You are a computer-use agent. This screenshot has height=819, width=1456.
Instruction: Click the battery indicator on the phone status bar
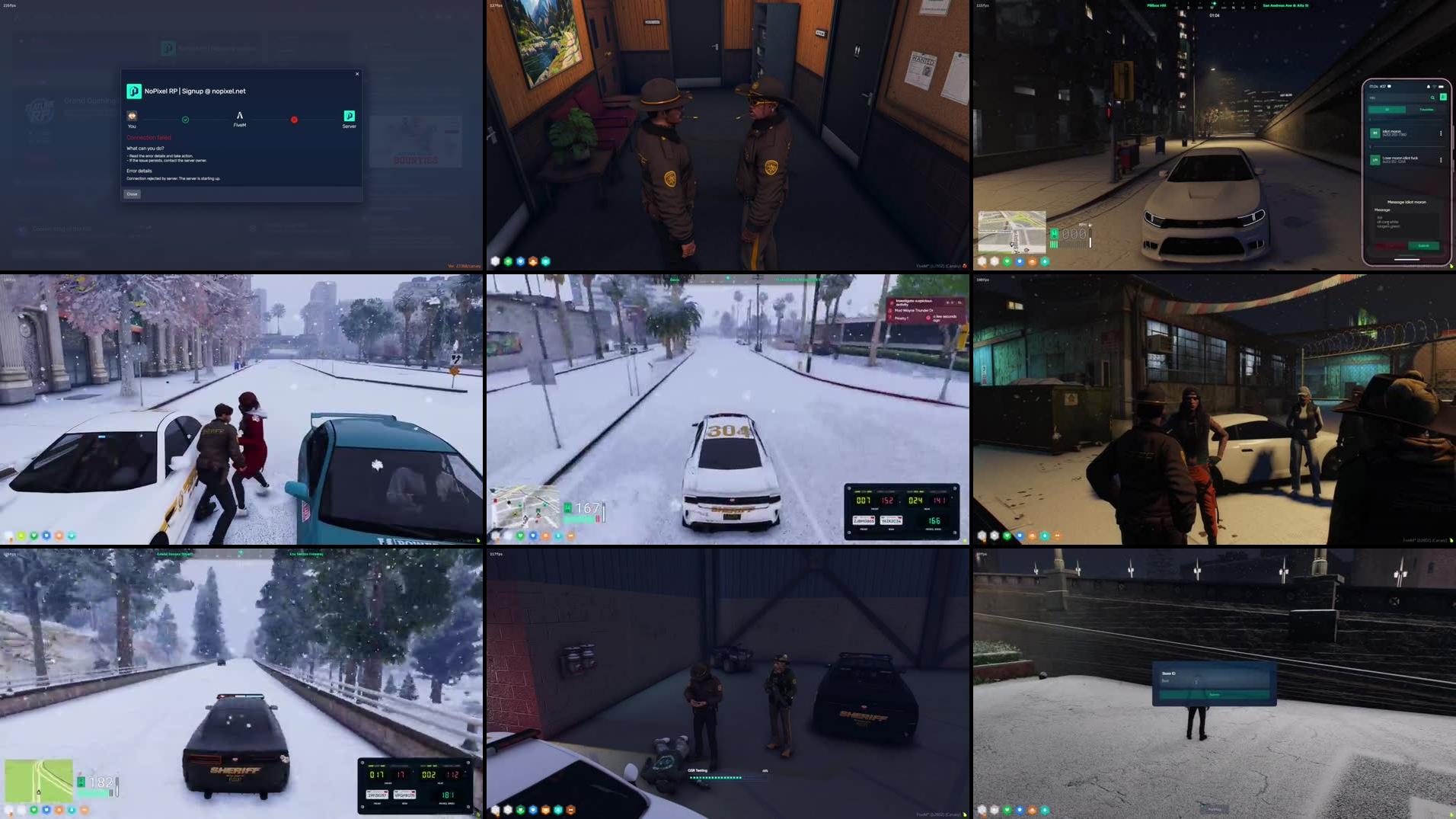(1441, 87)
